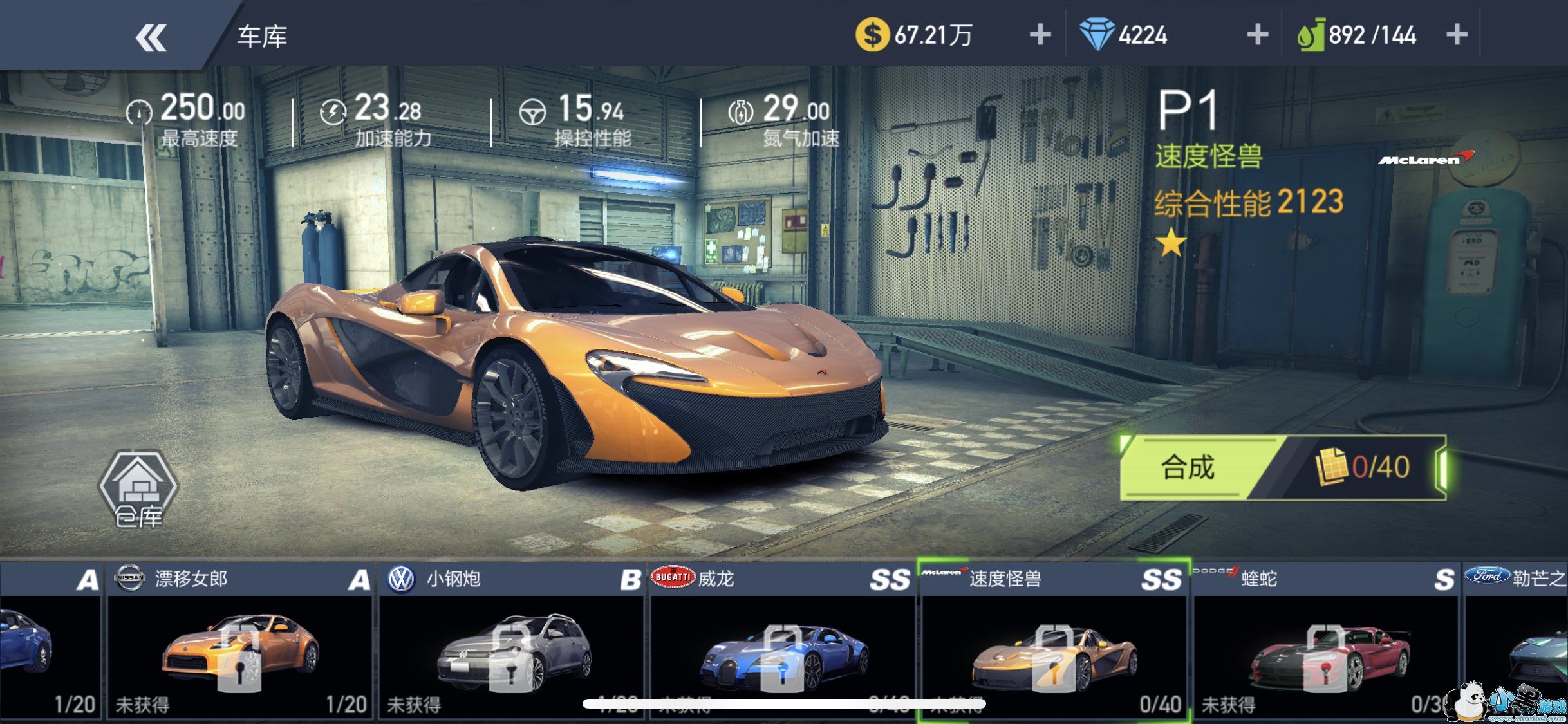
Task: Select the McLaren 速度怪兽 car card
Action: (x=1054, y=642)
